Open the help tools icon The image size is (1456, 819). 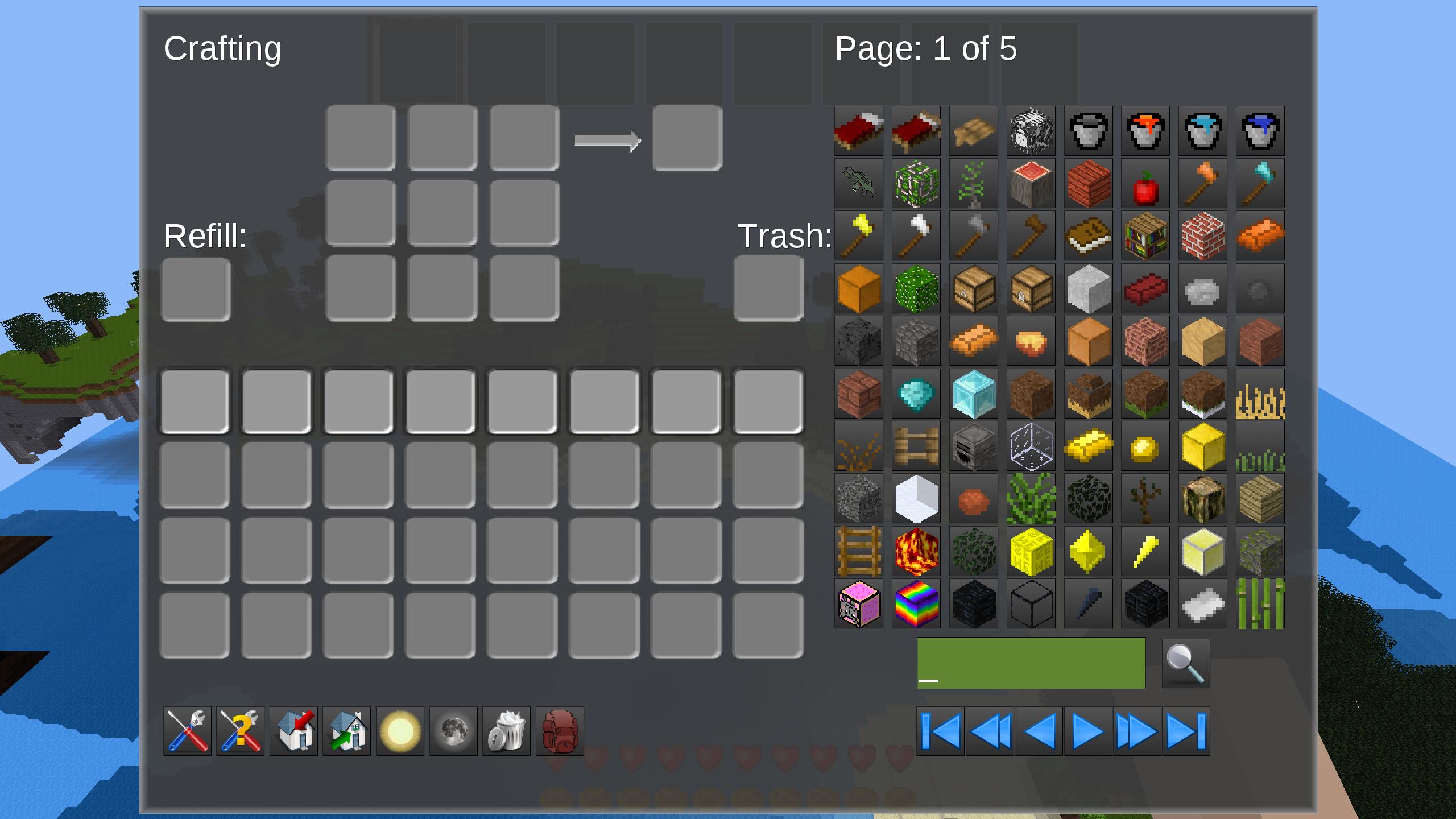point(241,731)
